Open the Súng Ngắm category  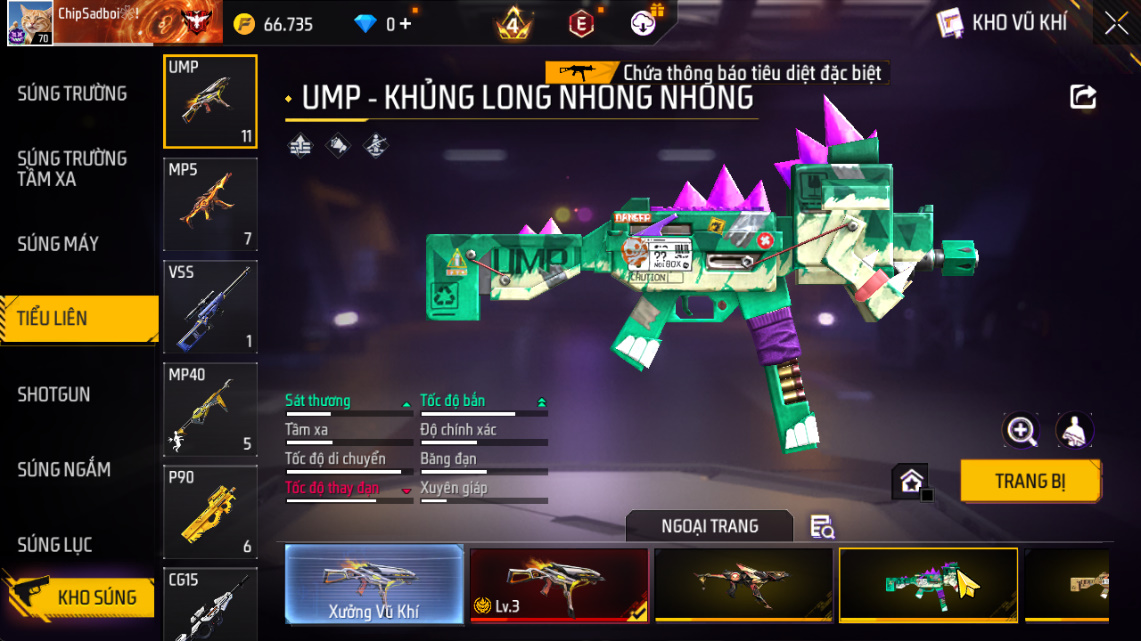[64, 470]
